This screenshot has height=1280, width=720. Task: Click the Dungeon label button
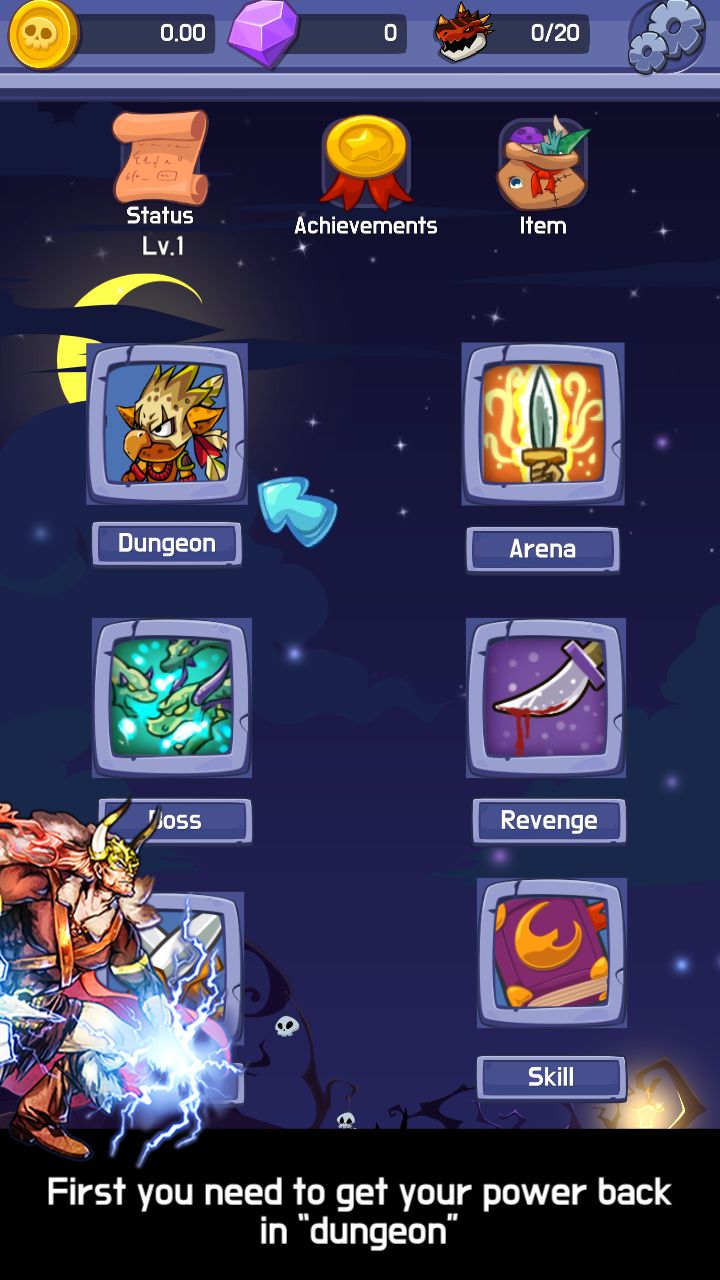click(167, 544)
